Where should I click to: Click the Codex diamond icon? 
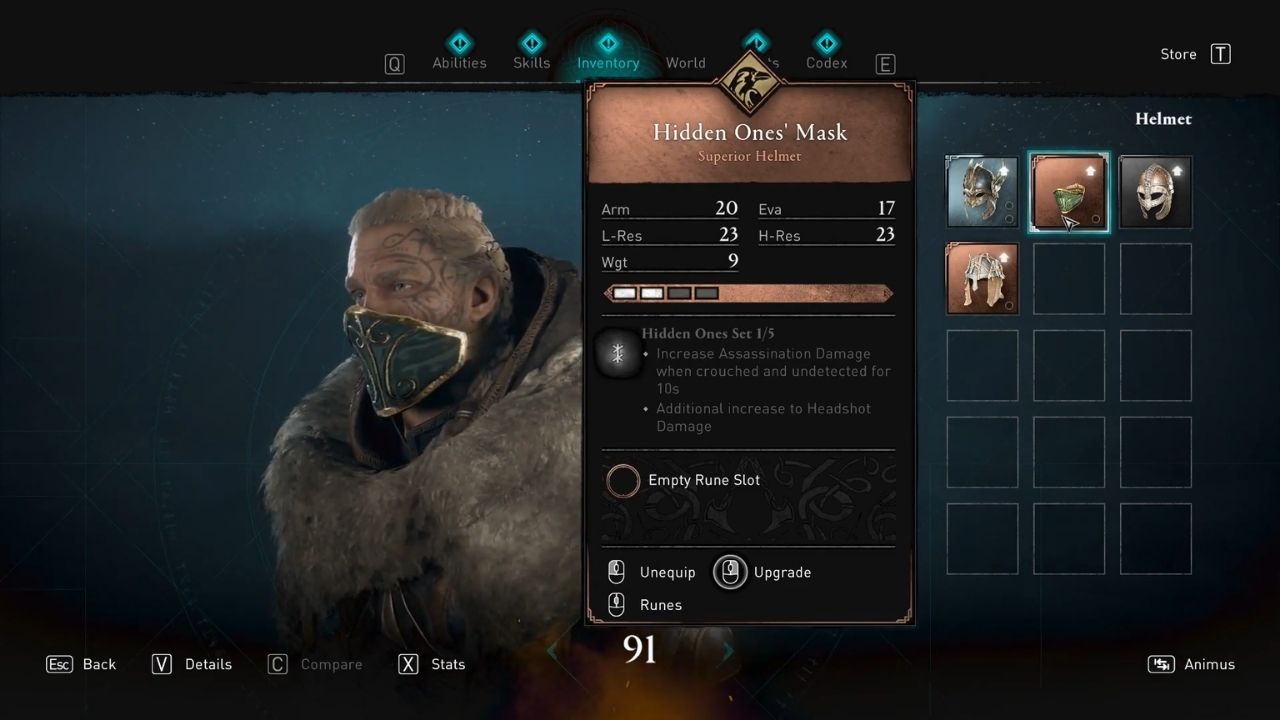tap(826, 42)
